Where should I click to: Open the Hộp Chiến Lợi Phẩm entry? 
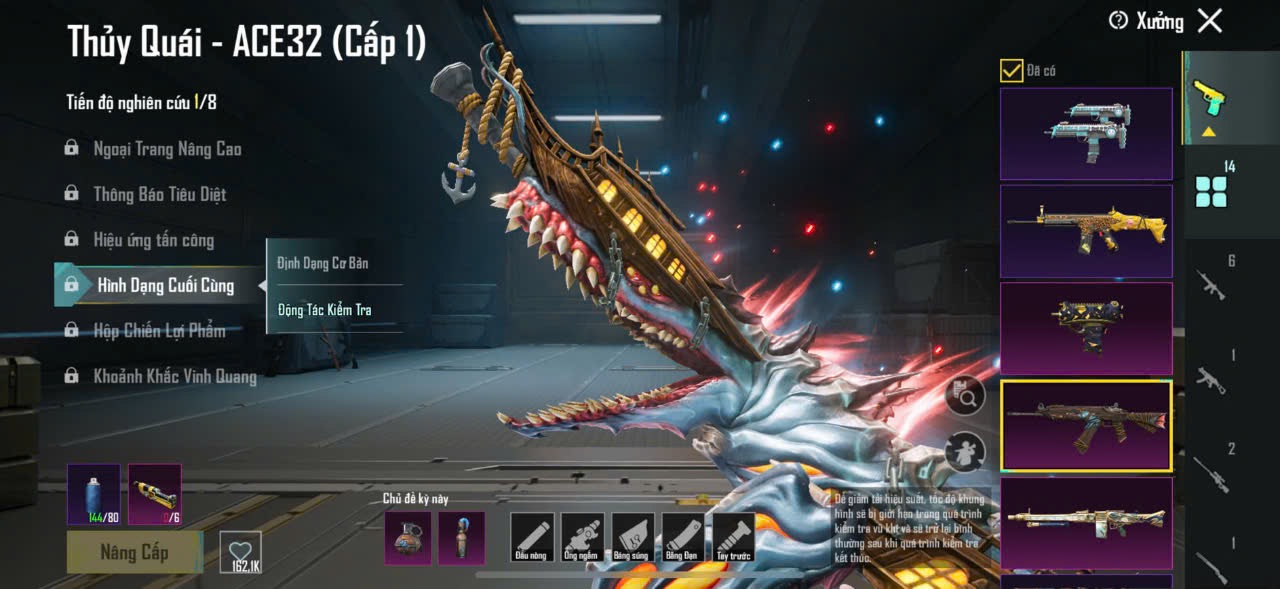pos(159,331)
